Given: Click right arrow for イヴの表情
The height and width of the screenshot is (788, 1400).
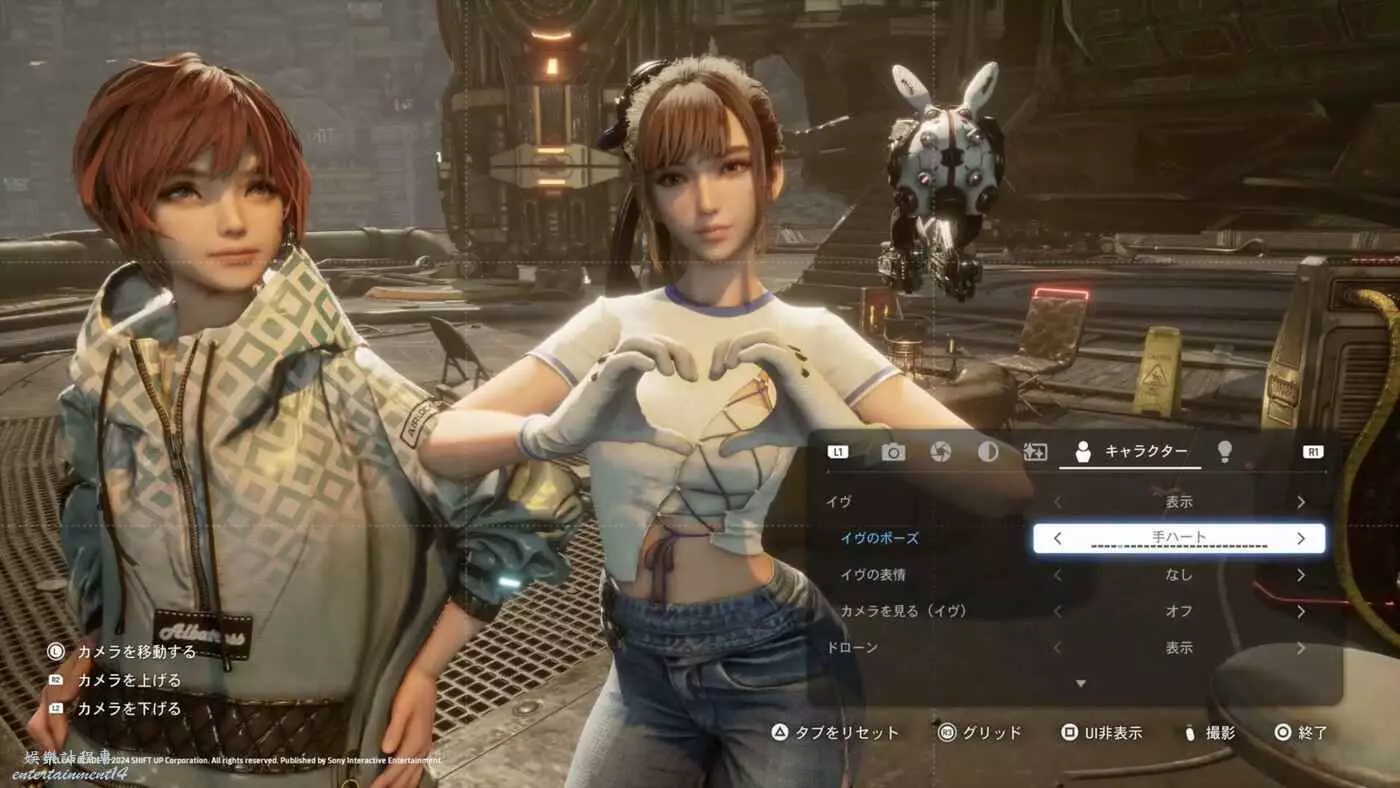Looking at the screenshot, I should coord(1301,575).
